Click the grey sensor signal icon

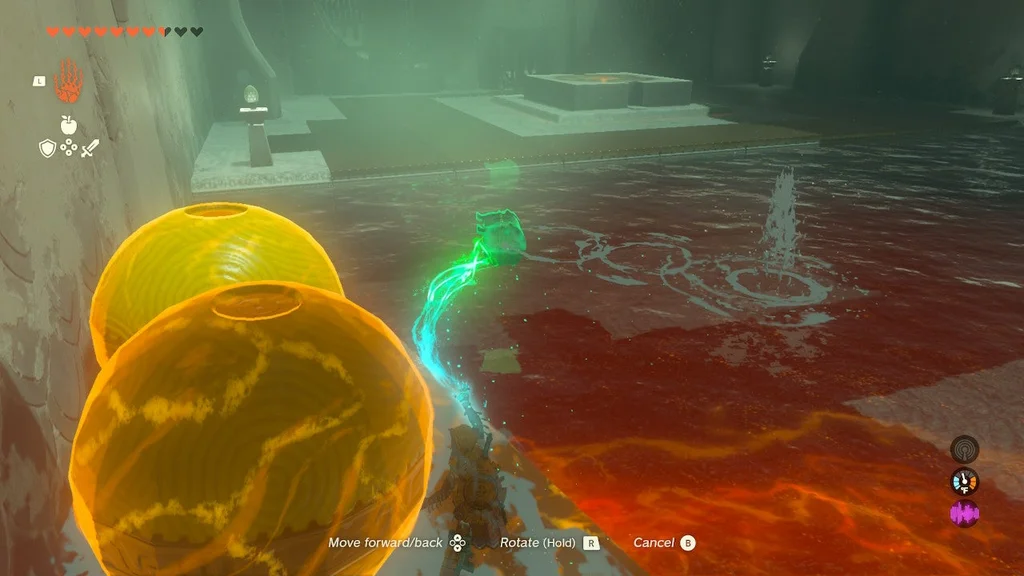pyautogui.click(x=964, y=448)
